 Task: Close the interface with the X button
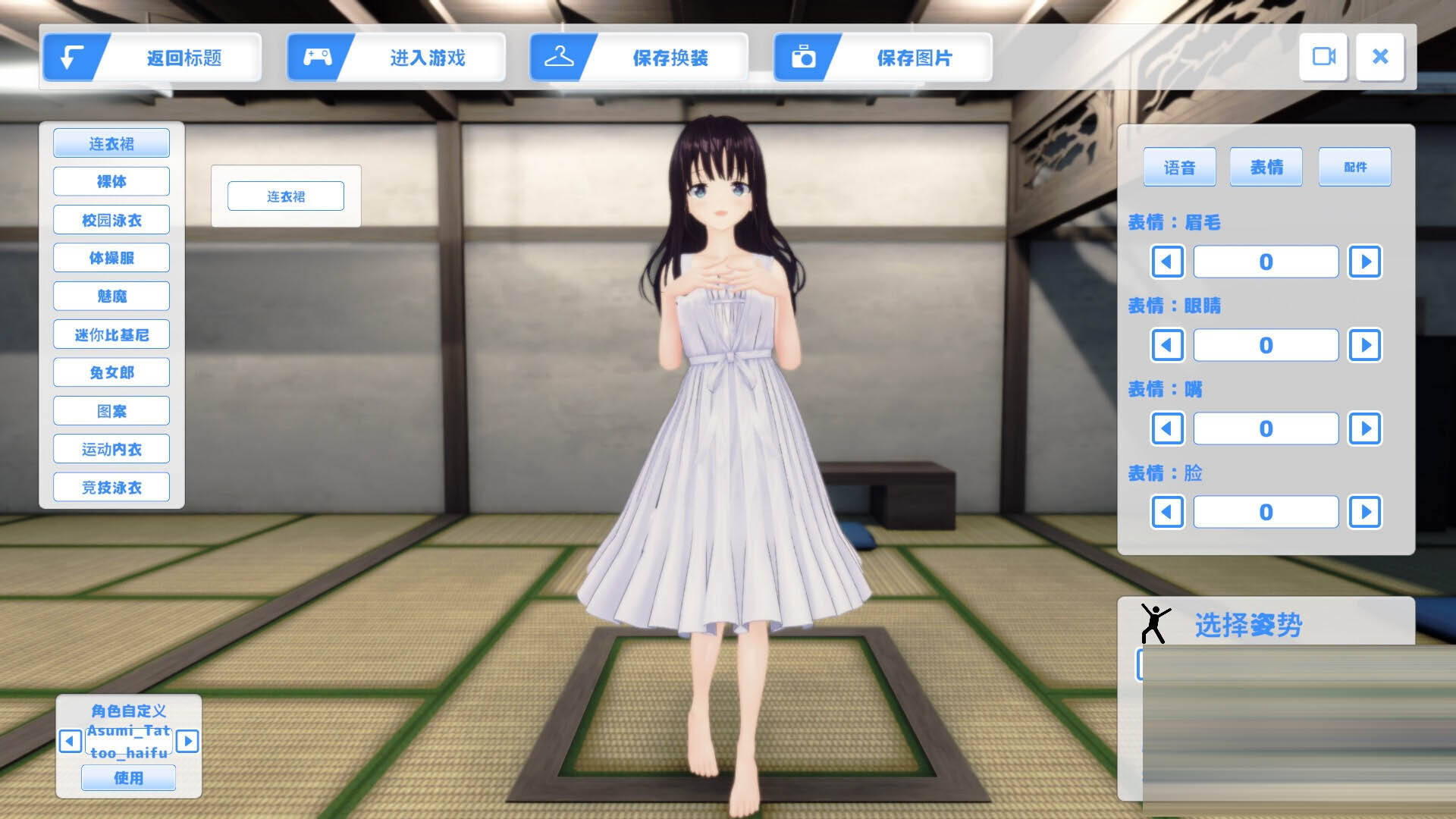click(x=1380, y=57)
